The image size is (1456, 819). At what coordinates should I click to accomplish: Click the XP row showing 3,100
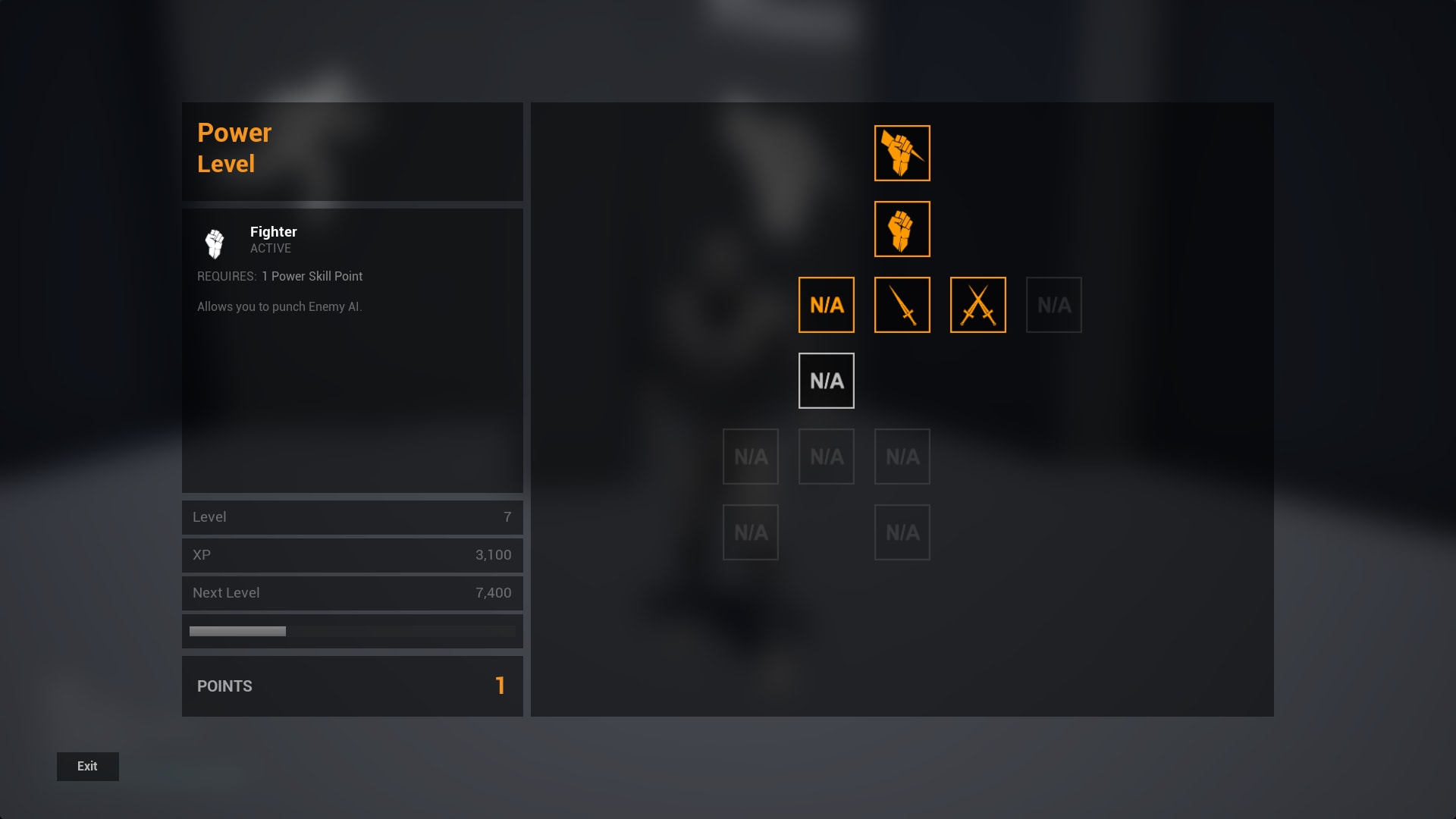[352, 554]
